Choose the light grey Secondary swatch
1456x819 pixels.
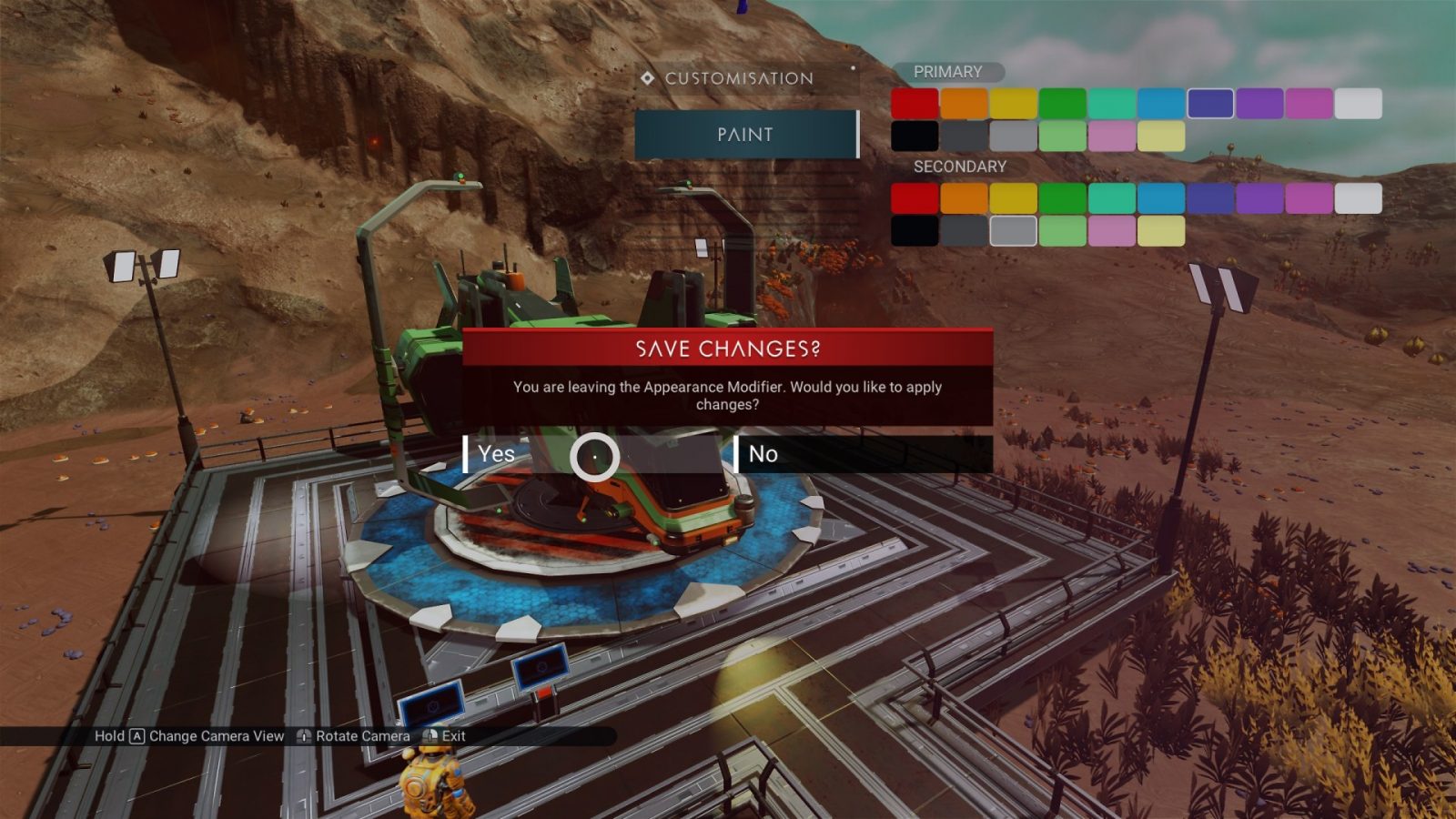pos(1013,231)
